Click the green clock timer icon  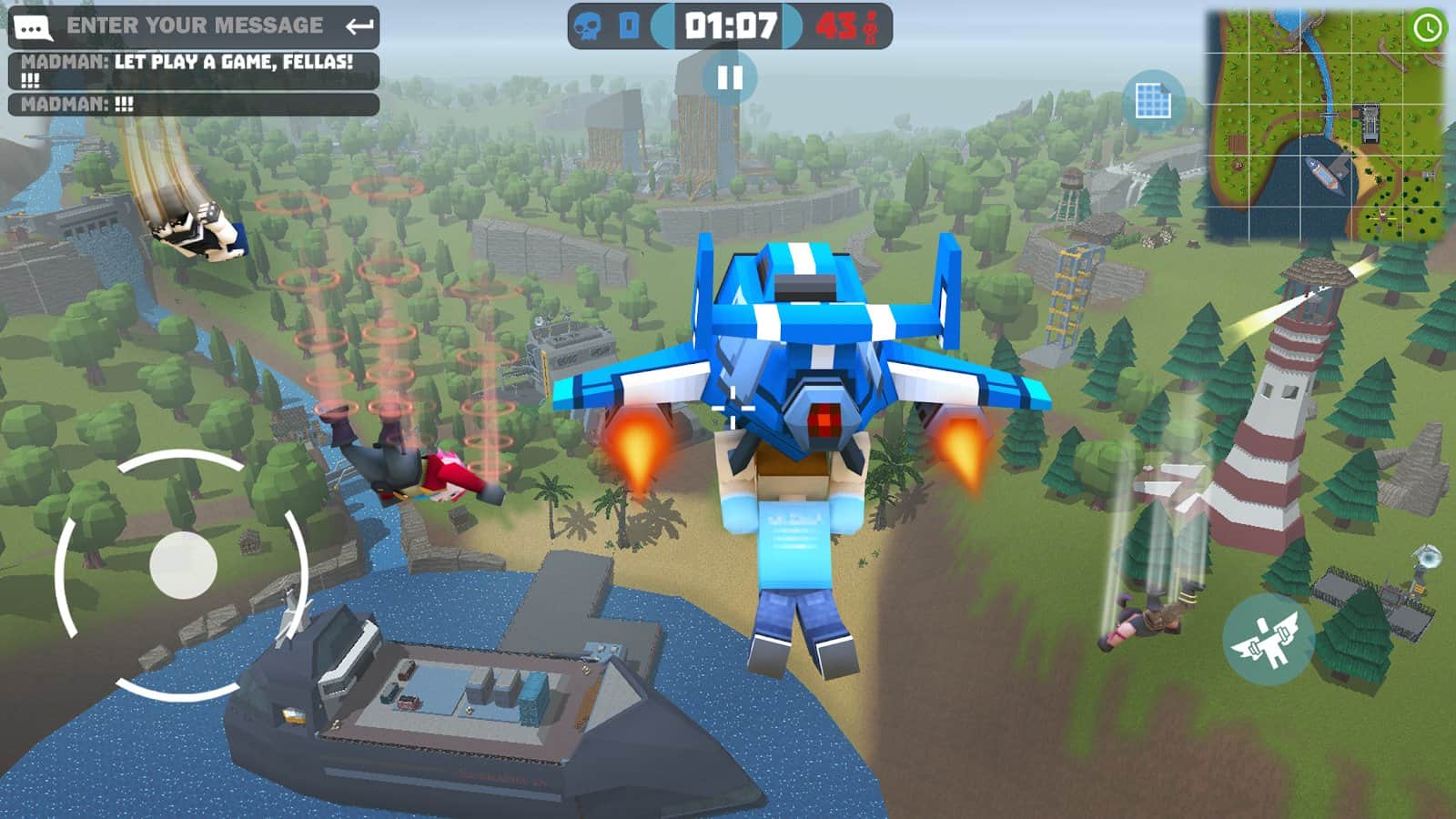(1427, 29)
